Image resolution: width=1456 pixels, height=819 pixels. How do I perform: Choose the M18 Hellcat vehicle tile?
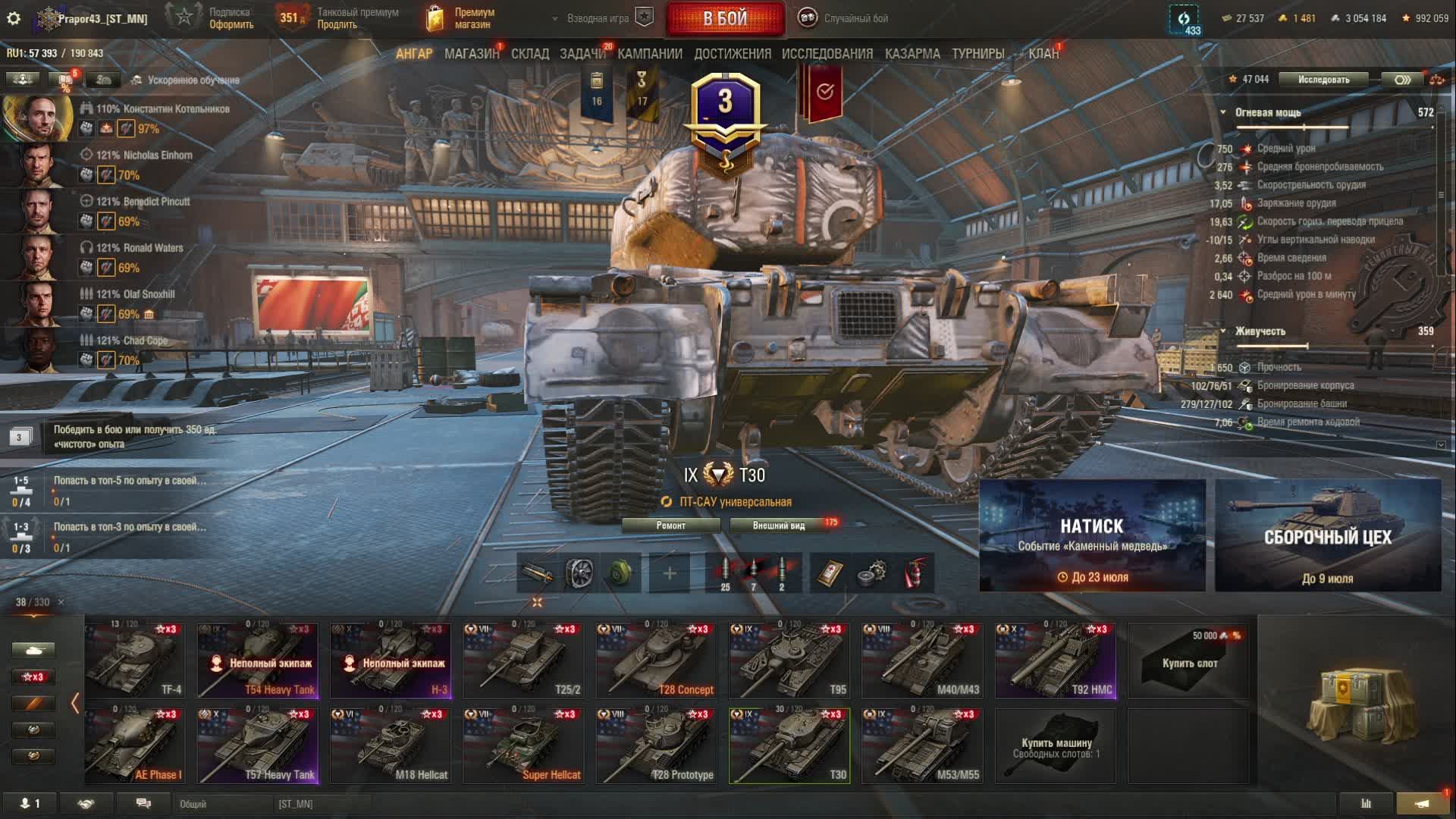click(391, 745)
